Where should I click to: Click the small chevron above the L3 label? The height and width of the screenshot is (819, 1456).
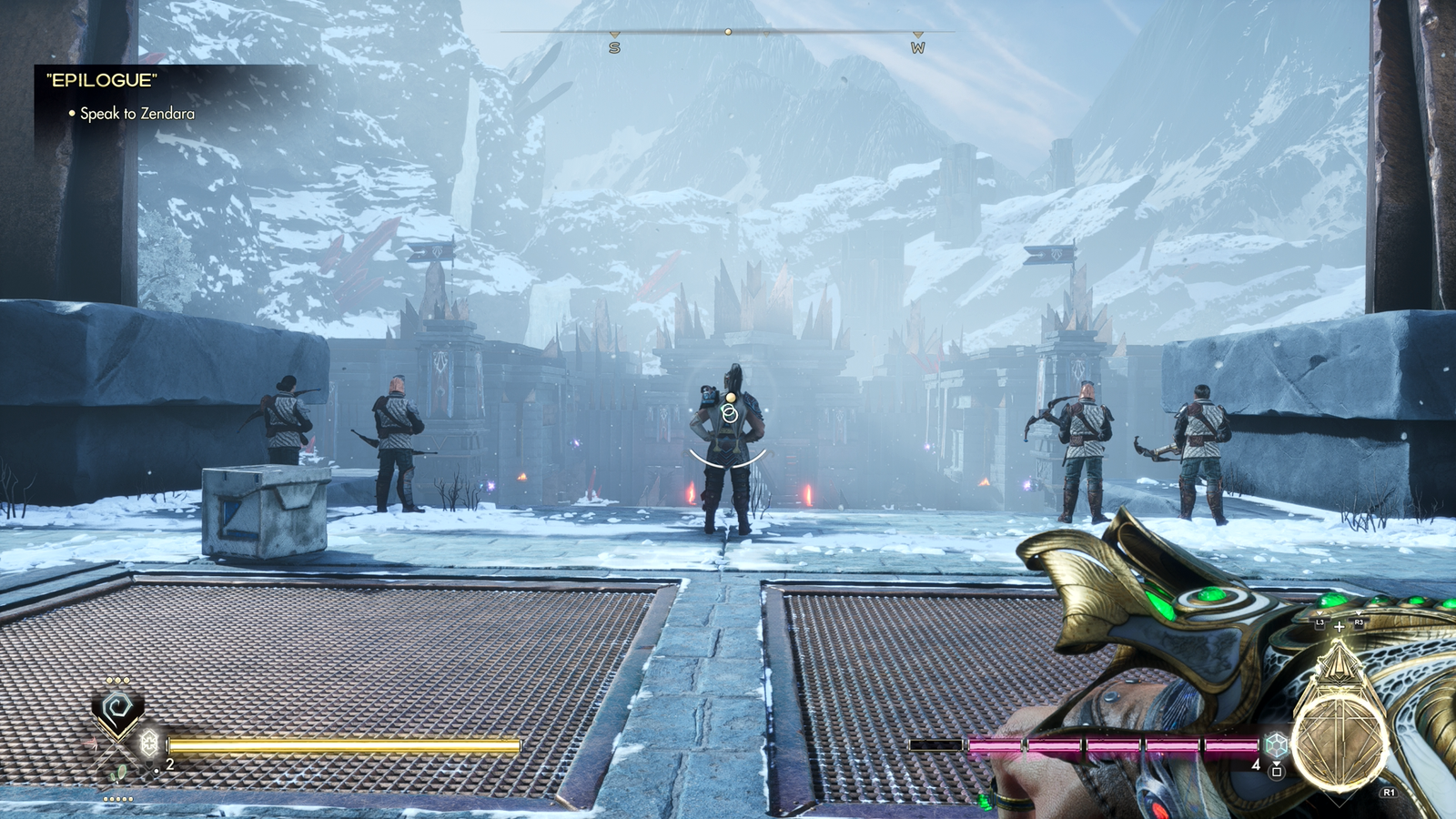pos(1319,613)
